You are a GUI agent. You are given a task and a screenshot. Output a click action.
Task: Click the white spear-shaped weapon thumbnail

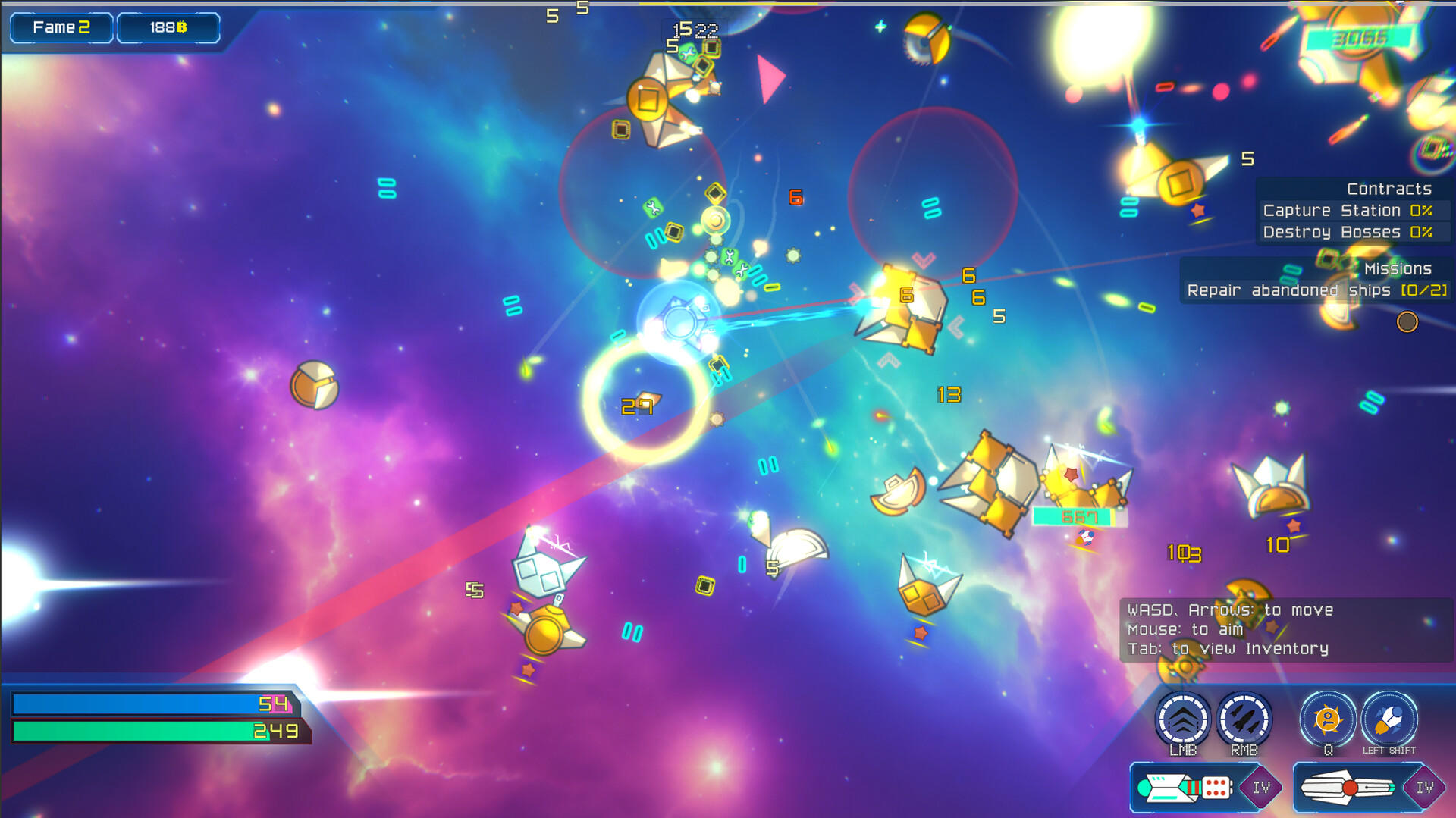[1350, 787]
